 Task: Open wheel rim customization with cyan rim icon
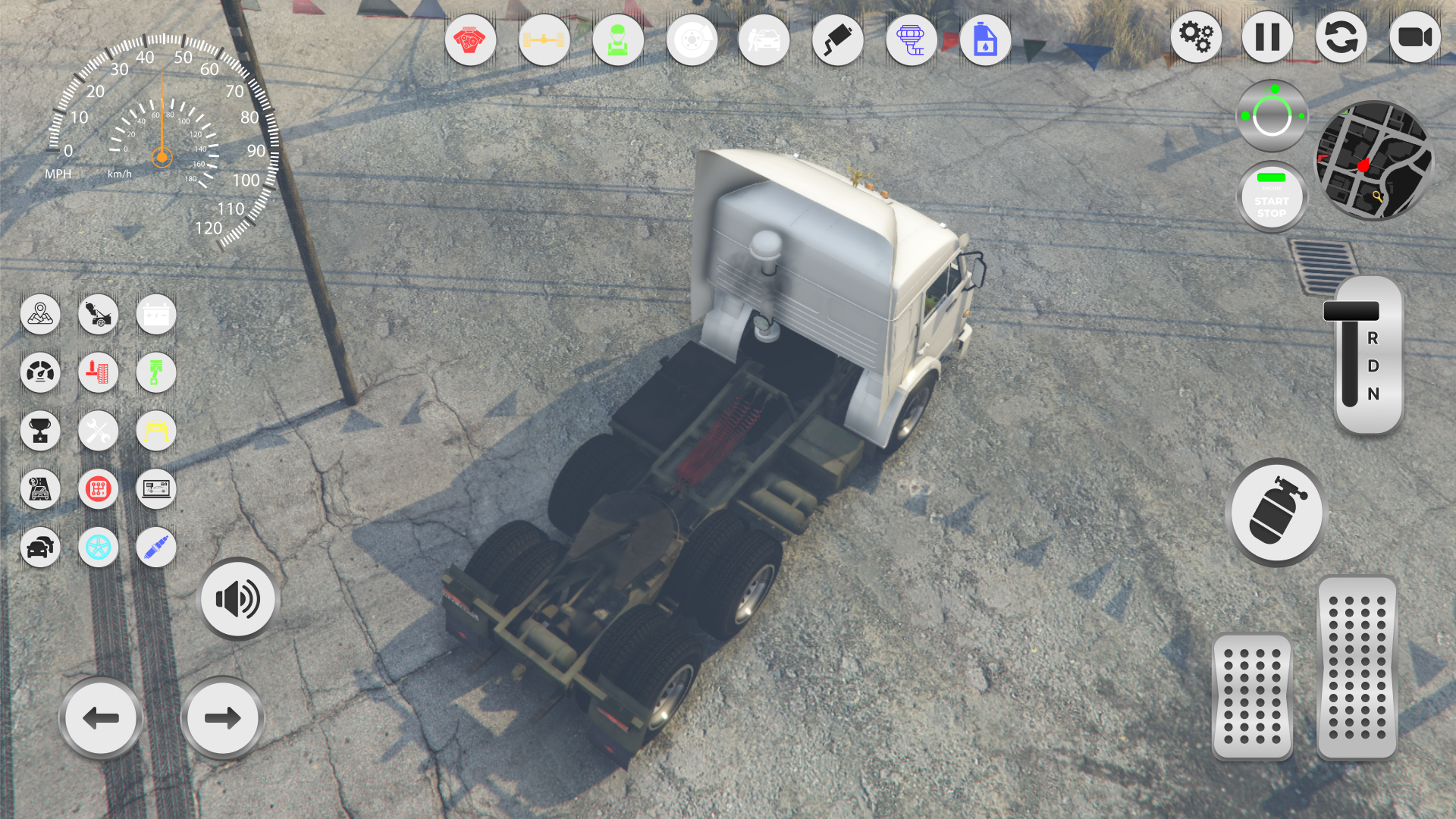98,547
